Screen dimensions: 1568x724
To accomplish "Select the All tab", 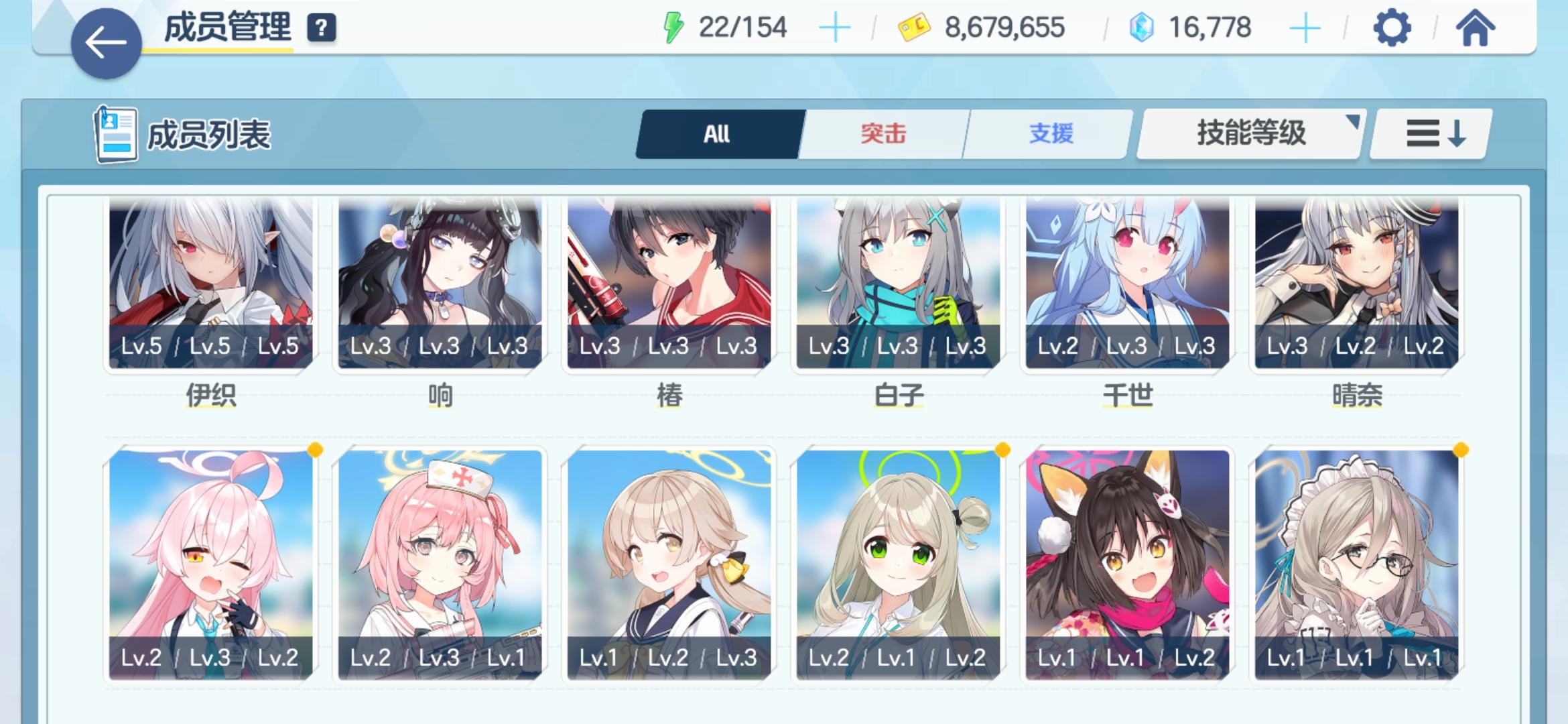I will [x=717, y=133].
